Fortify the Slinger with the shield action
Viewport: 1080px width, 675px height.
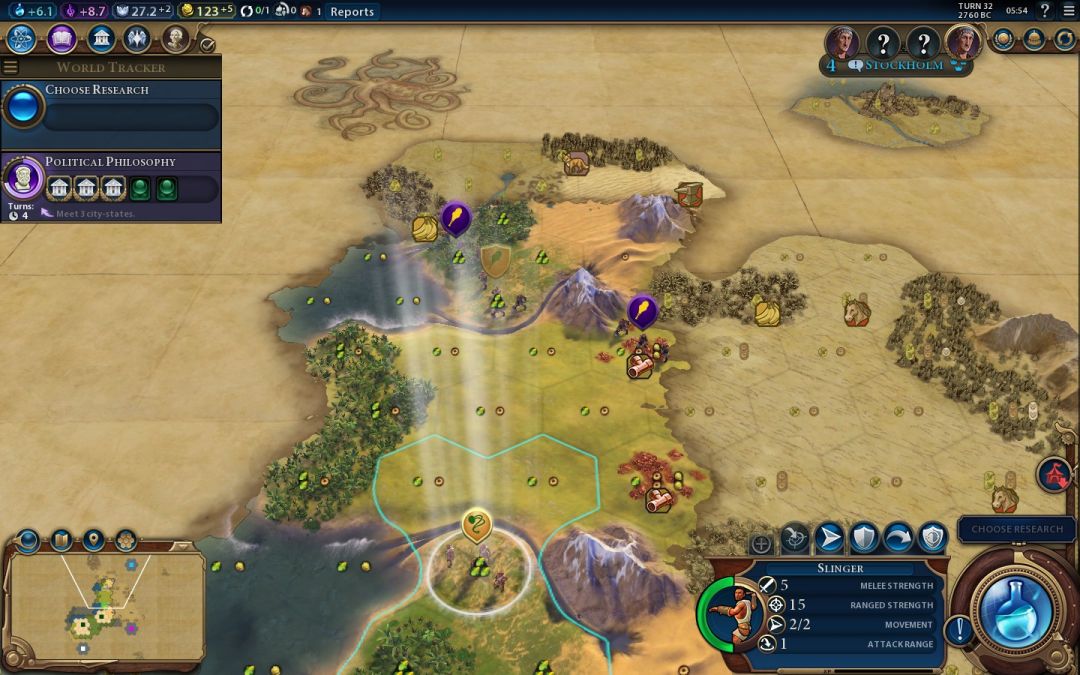(863, 539)
